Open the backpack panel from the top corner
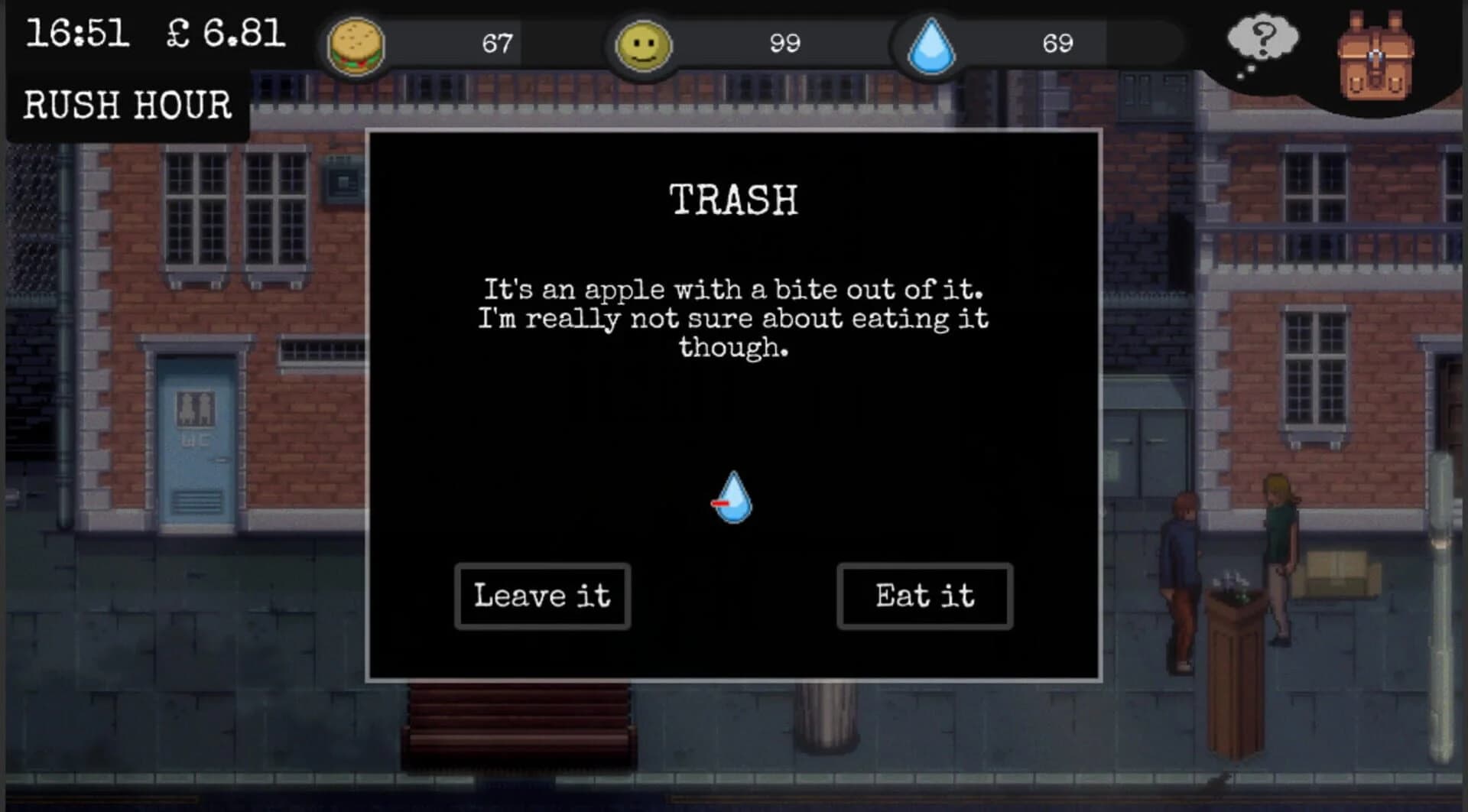Screen dimensions: 1468x812 pos(1376,57)
